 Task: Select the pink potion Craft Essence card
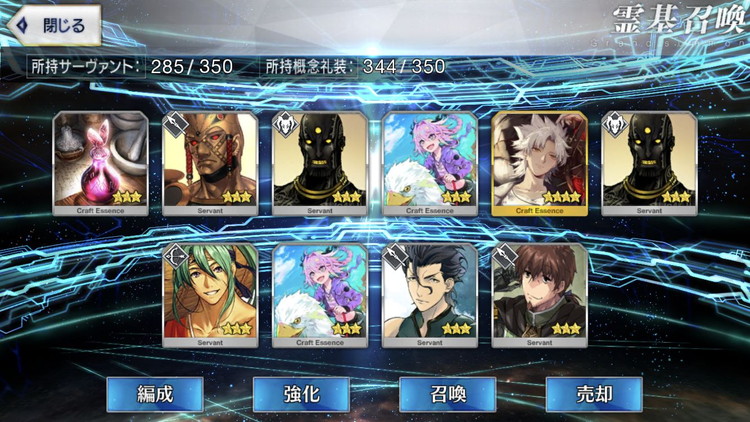click(100, 163)
